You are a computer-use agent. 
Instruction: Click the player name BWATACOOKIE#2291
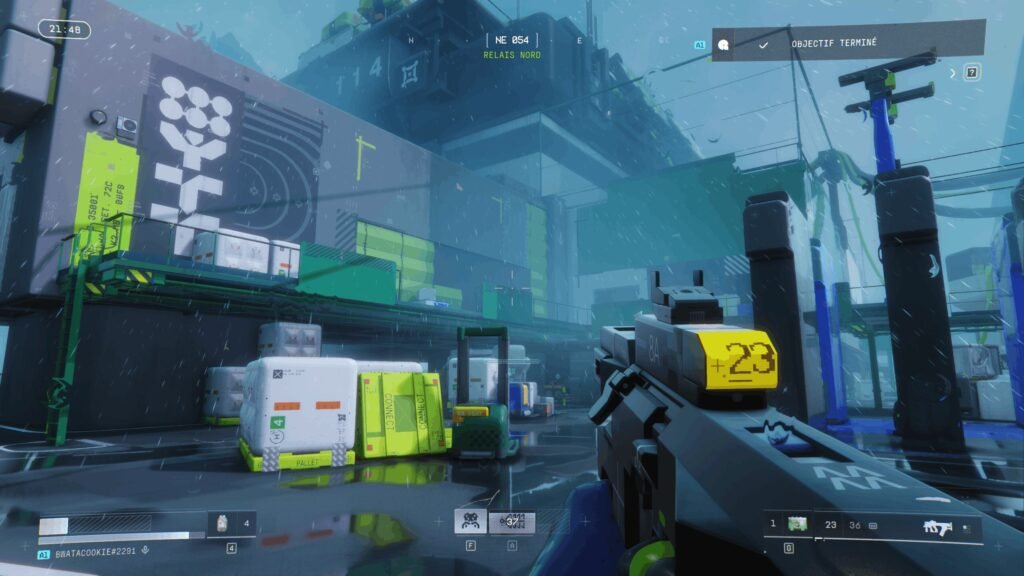coord(96,552)
